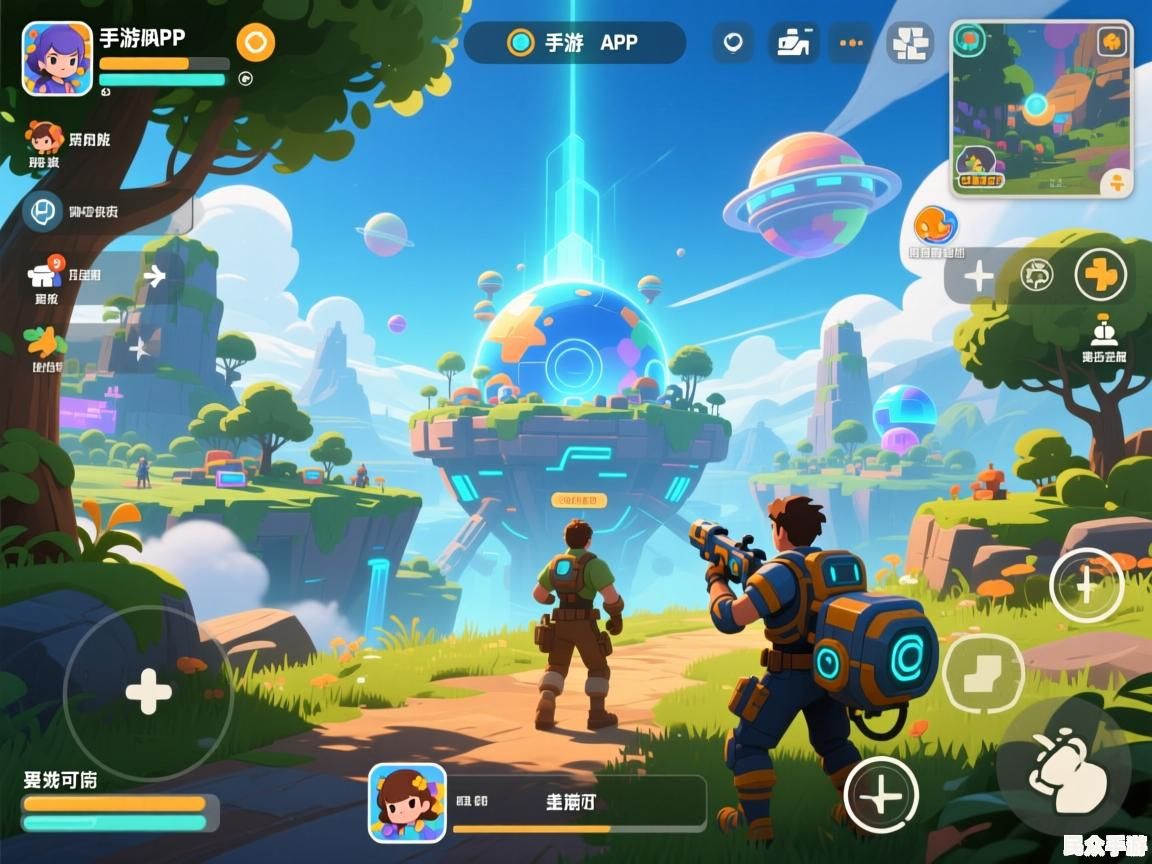This screenshot has width=1152, height=864.
Task: Tap the virtual joystick's center plus
Action: pyautogui.click(x=148, y=692)
